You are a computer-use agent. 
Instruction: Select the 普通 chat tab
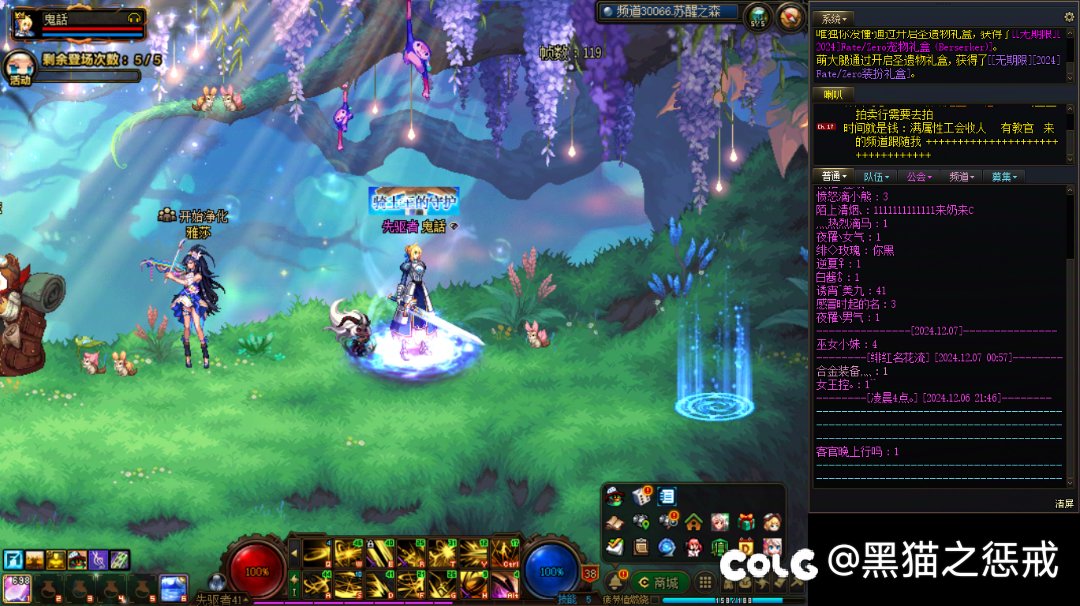(x=832, y=177)
